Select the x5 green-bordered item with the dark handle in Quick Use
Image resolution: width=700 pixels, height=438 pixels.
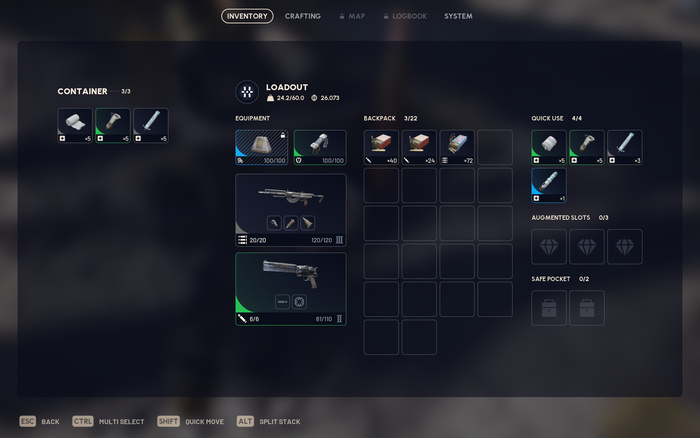click(587, 147)
